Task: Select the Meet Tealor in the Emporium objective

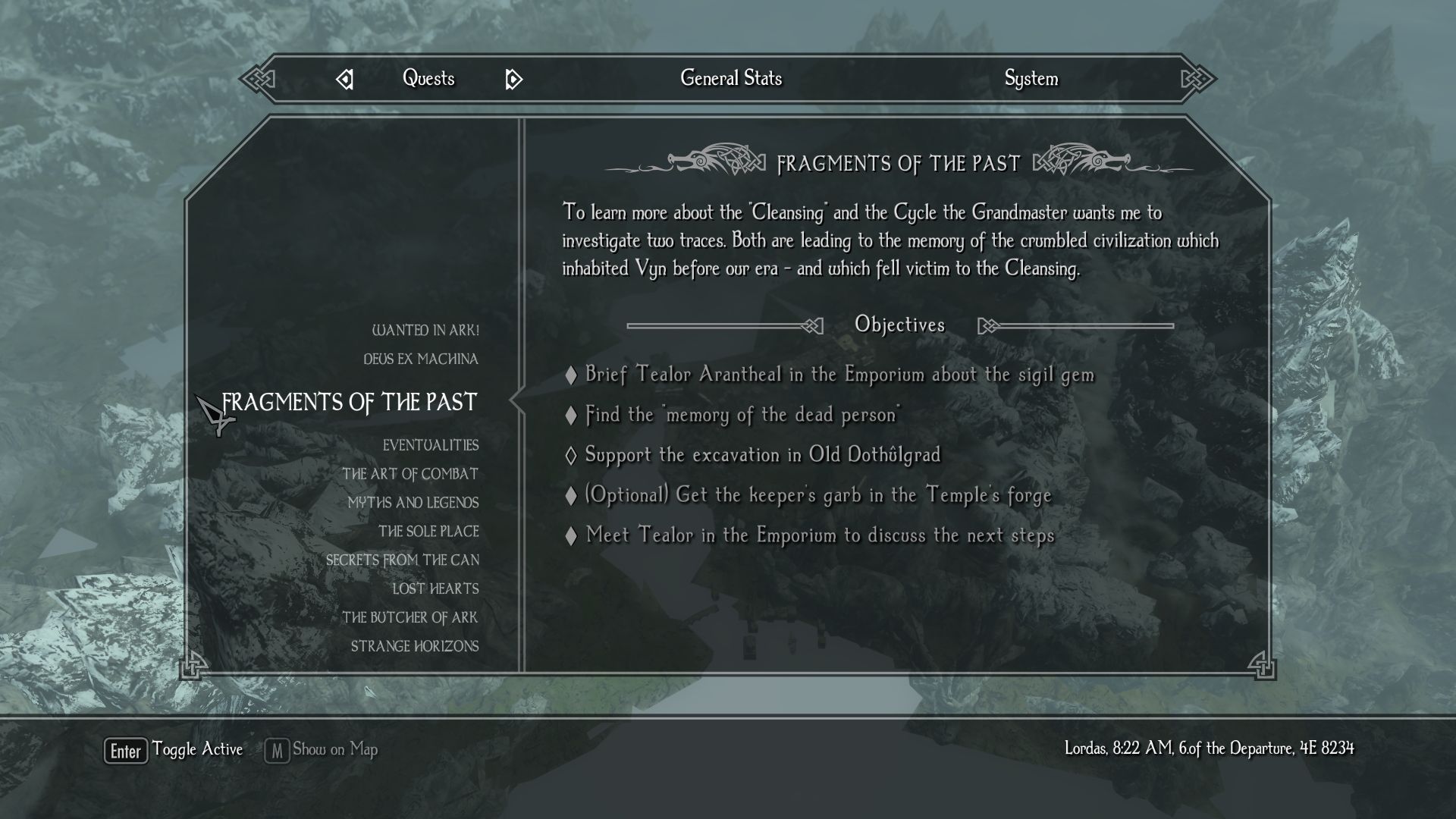Action: click(x=820, y=535)
